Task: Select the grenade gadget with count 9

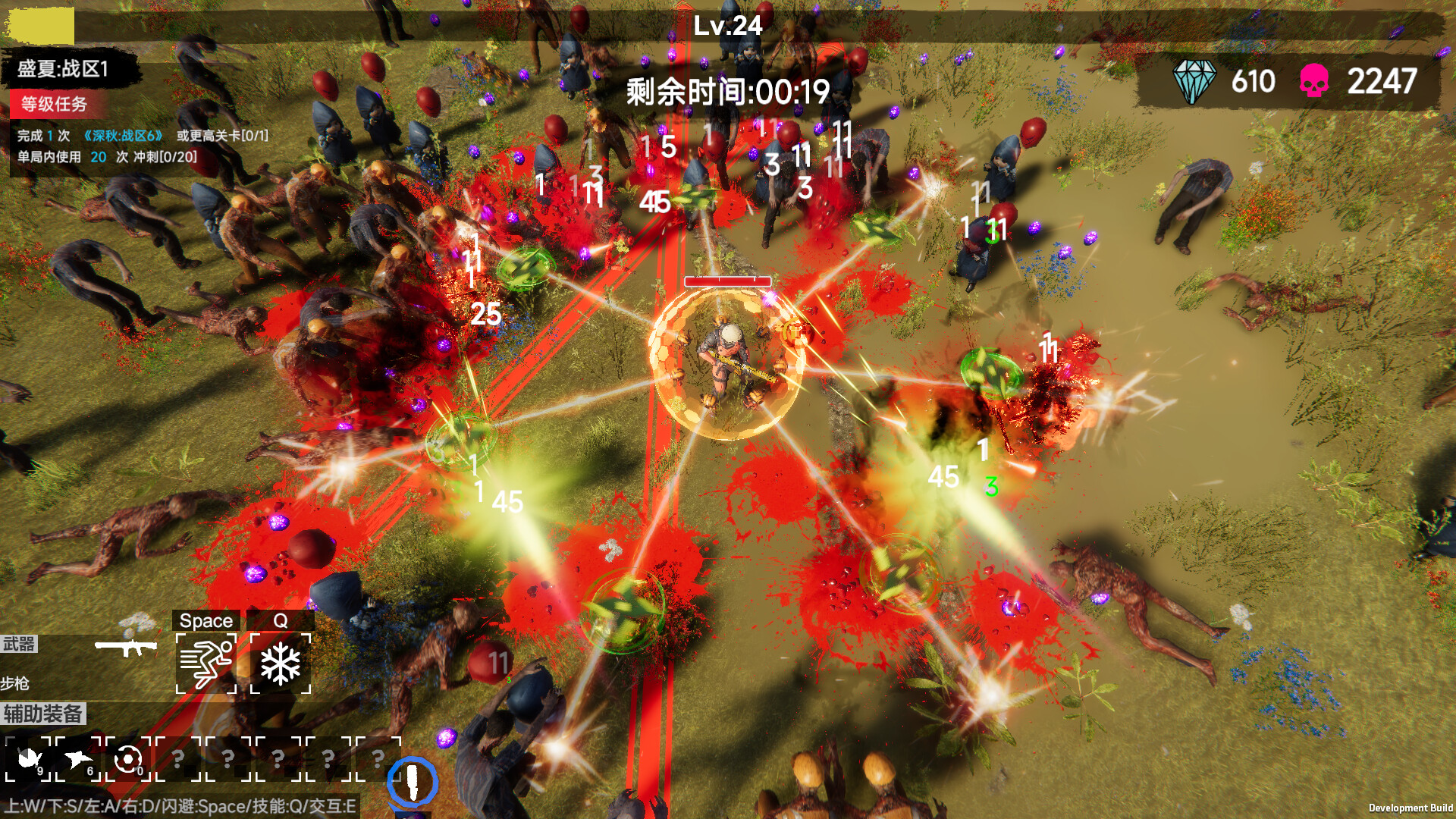Action: tap(29, 760)
